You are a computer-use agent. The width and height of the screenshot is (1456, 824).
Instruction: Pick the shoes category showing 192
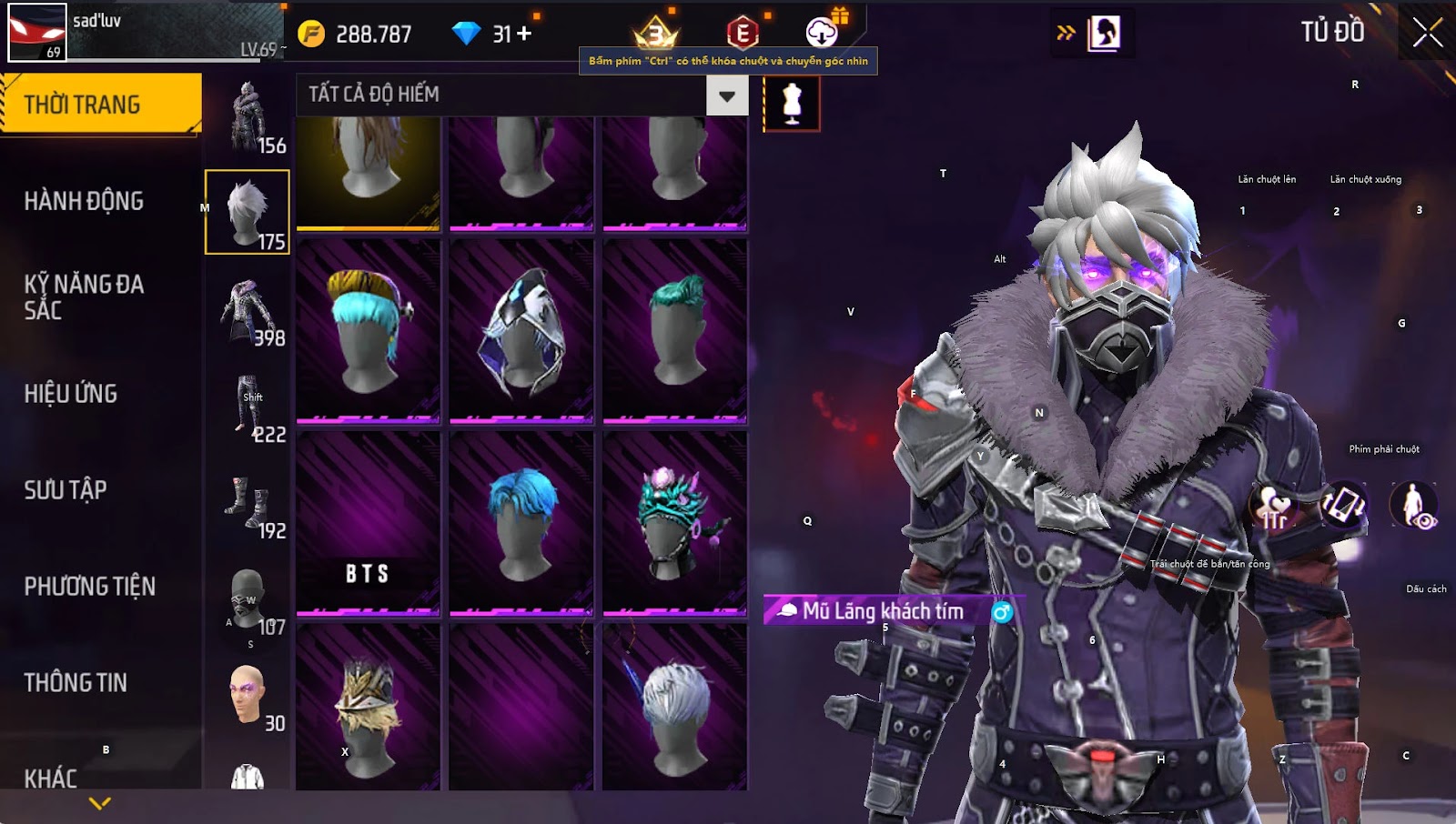coord(248,503)
